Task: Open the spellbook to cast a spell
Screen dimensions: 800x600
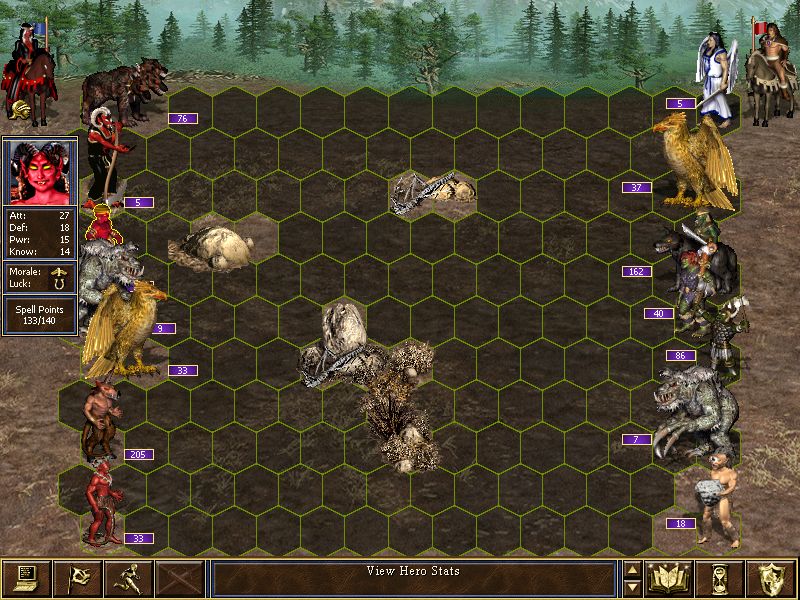Action: 670,577
